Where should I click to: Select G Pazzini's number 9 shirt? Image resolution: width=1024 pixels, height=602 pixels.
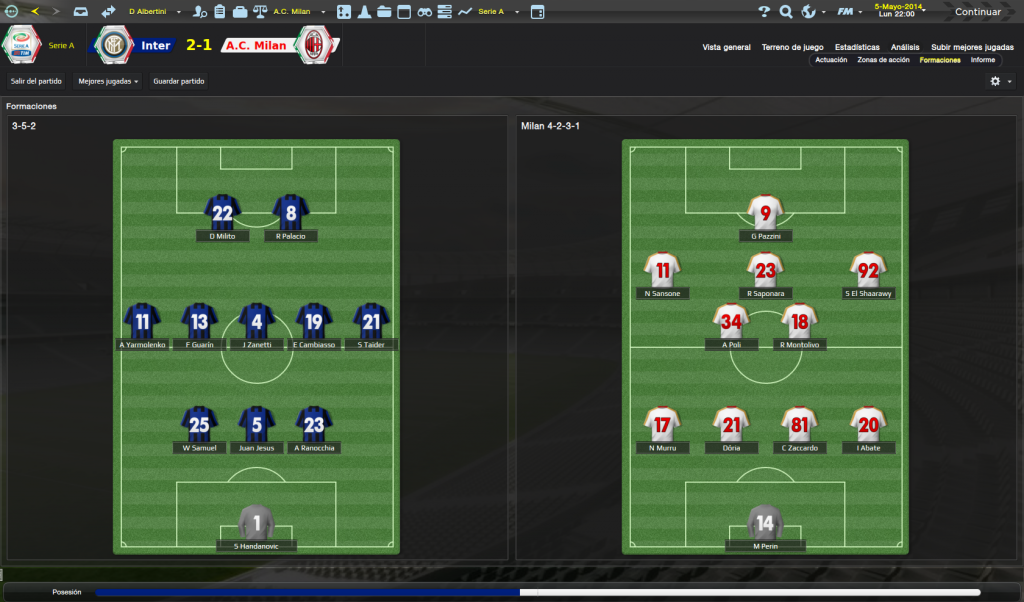click(765, 212)
